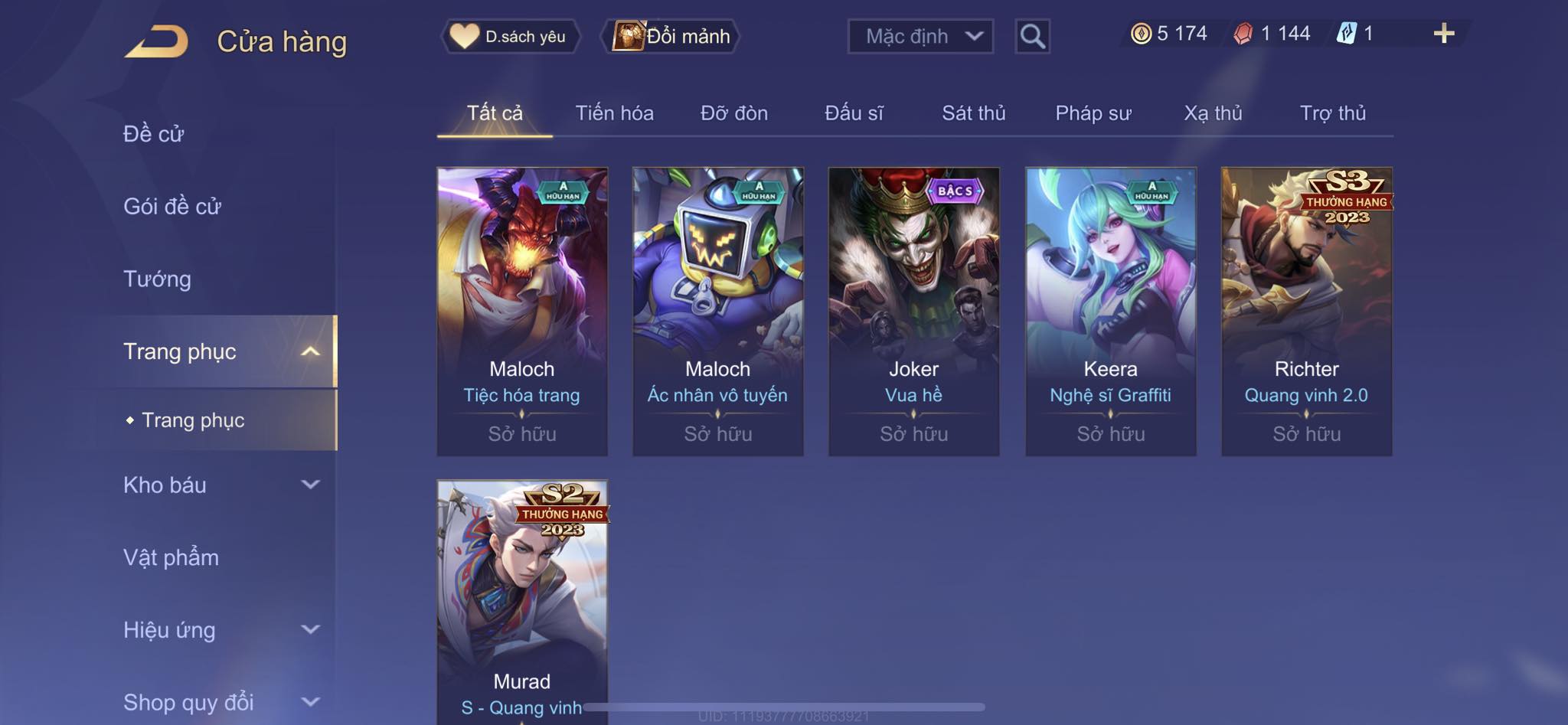This screenshot has height=725, width=1568.
Task: Select Tướng in the side menu
Action: tap(157, 279)
